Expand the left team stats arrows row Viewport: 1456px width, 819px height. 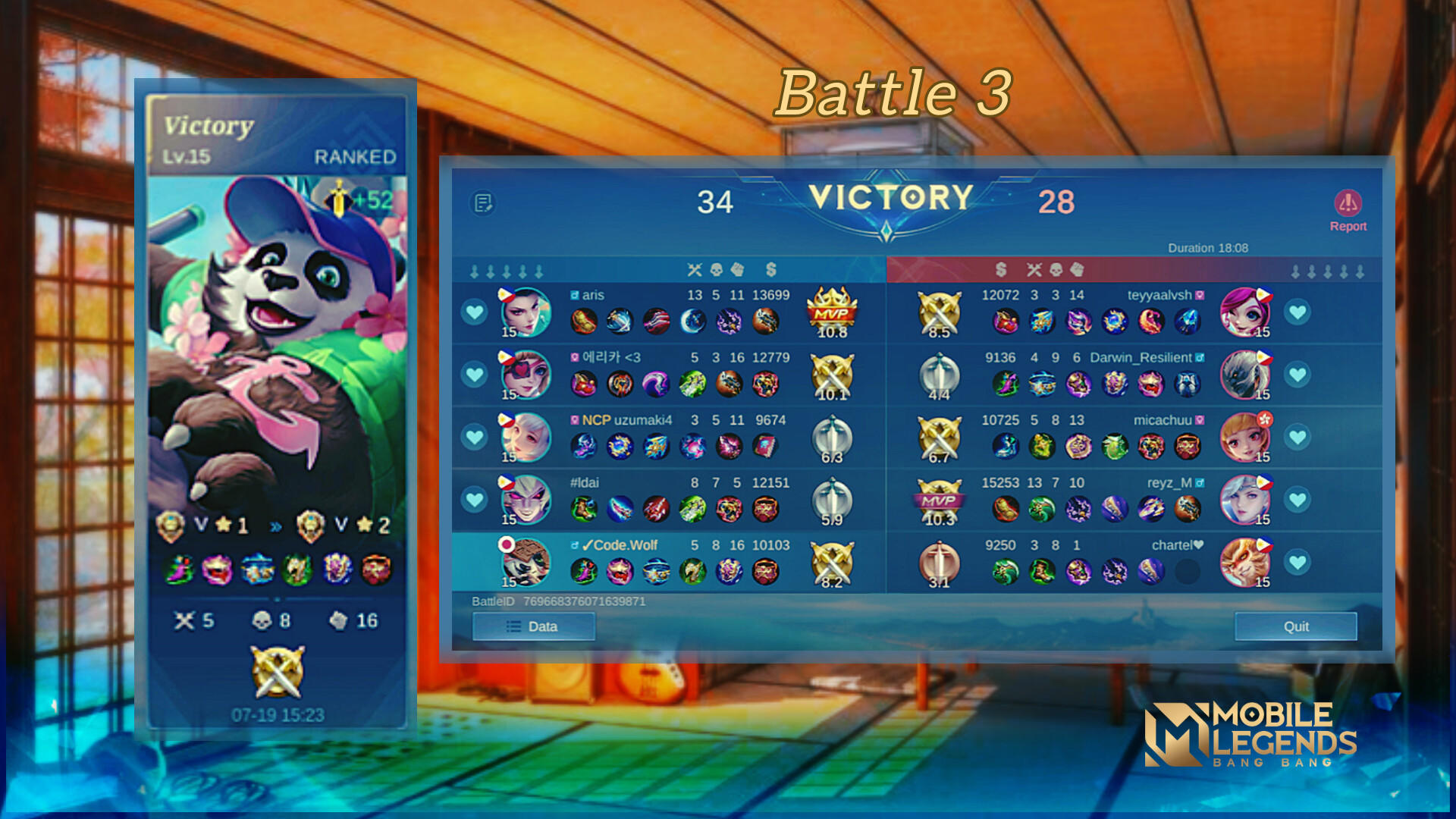point(507,268)
